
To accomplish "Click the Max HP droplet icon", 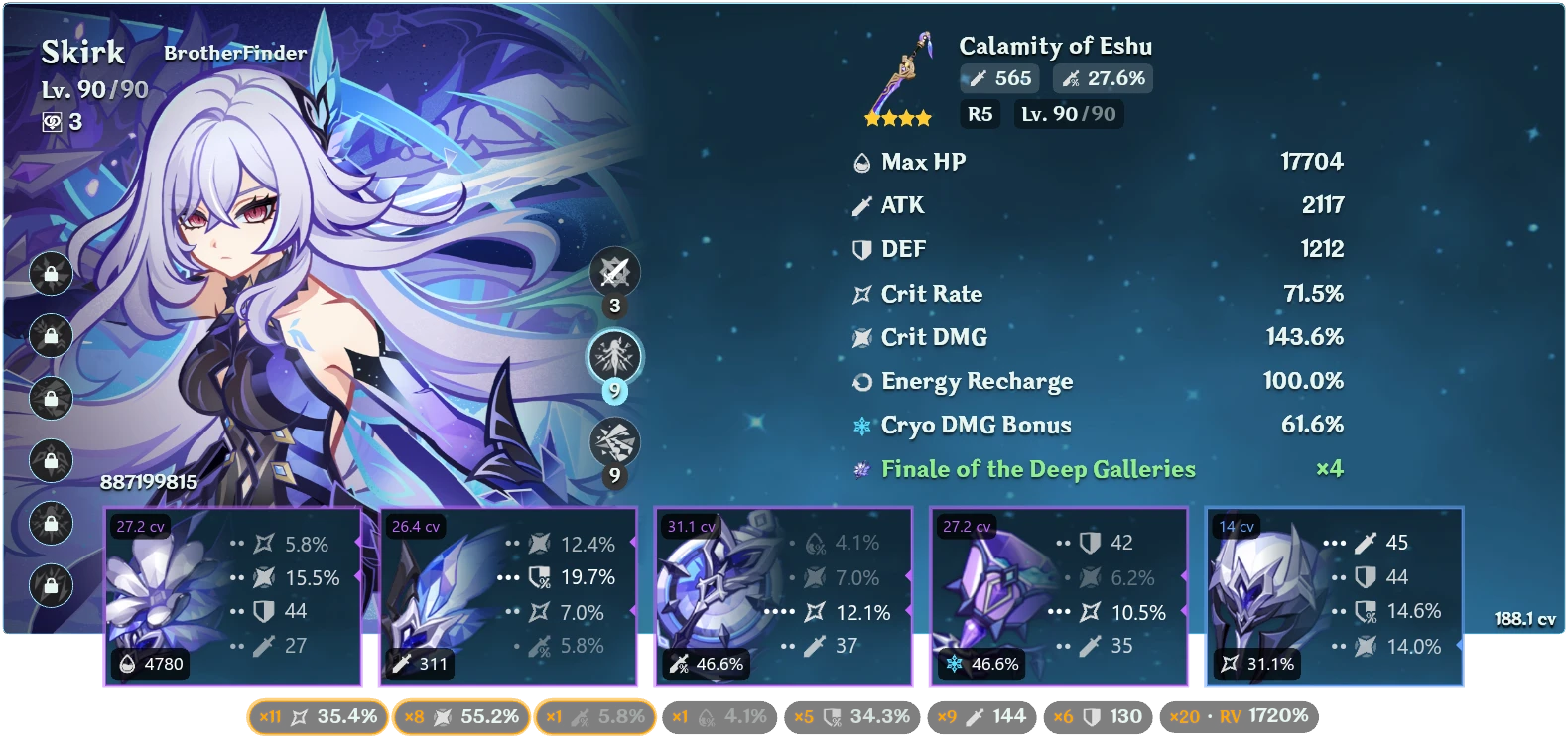I will (861, 161).
